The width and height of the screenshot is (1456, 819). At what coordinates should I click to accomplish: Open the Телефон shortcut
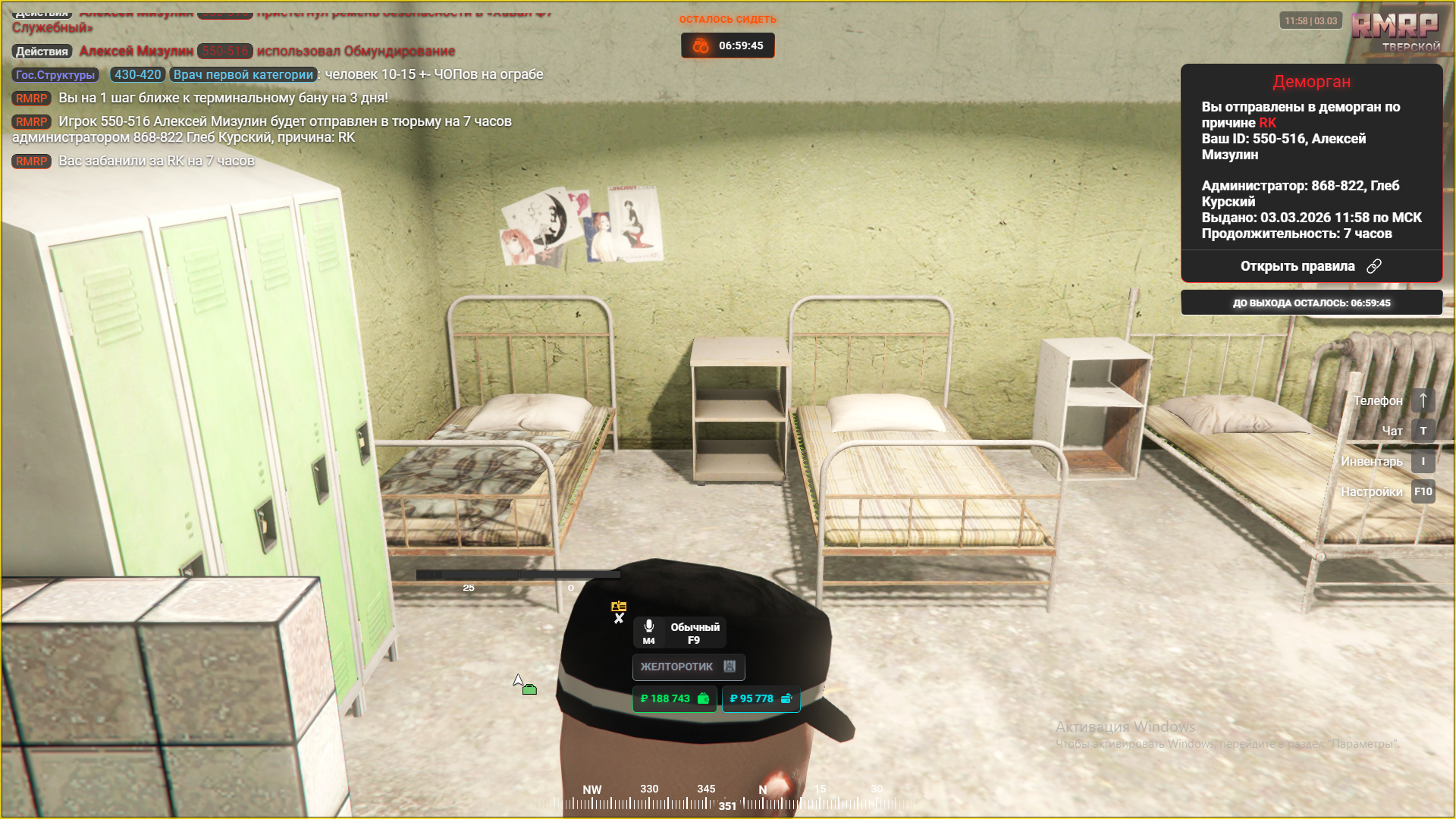click(1423, 400)
